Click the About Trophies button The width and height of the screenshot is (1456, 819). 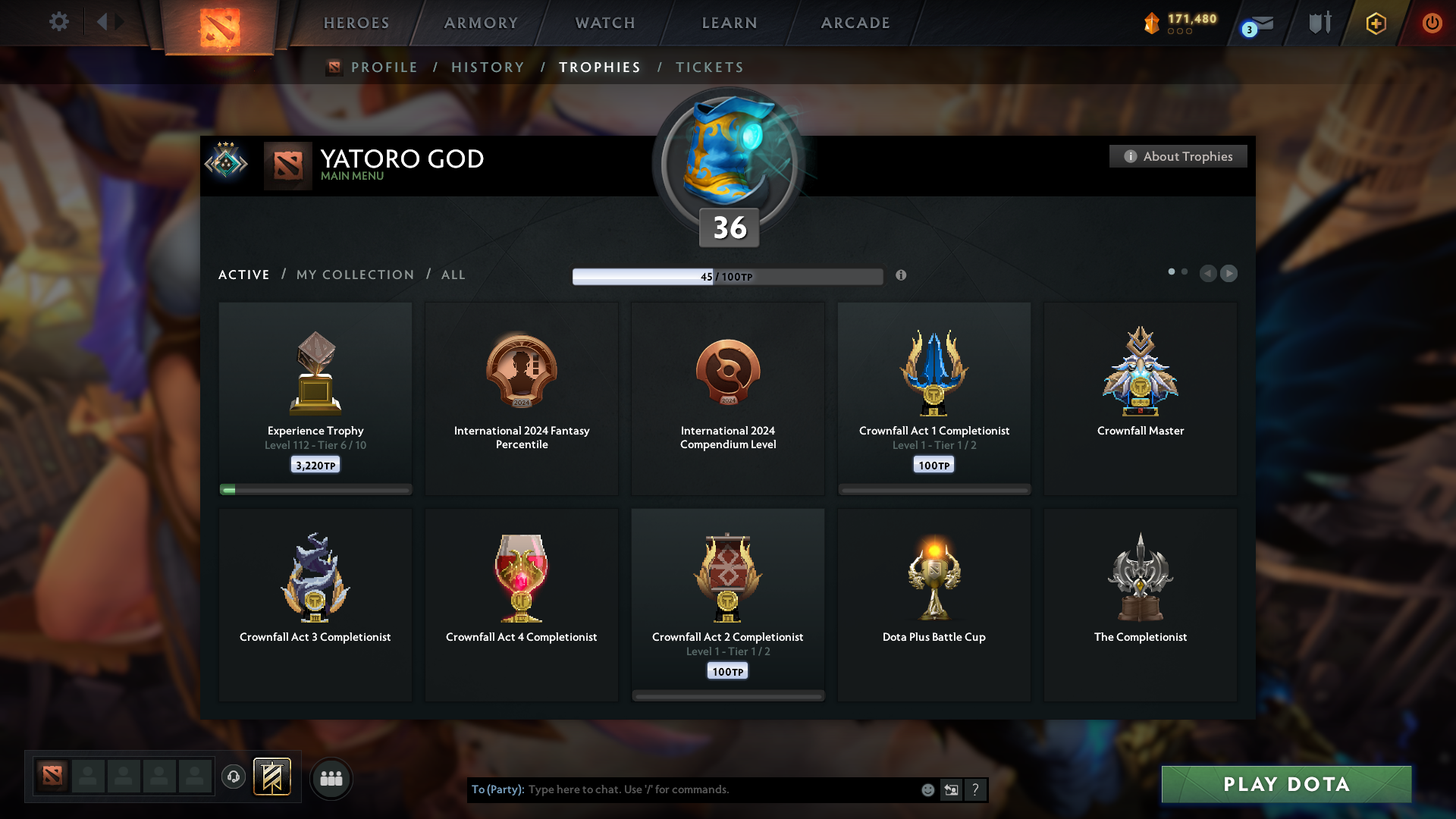1178,156
